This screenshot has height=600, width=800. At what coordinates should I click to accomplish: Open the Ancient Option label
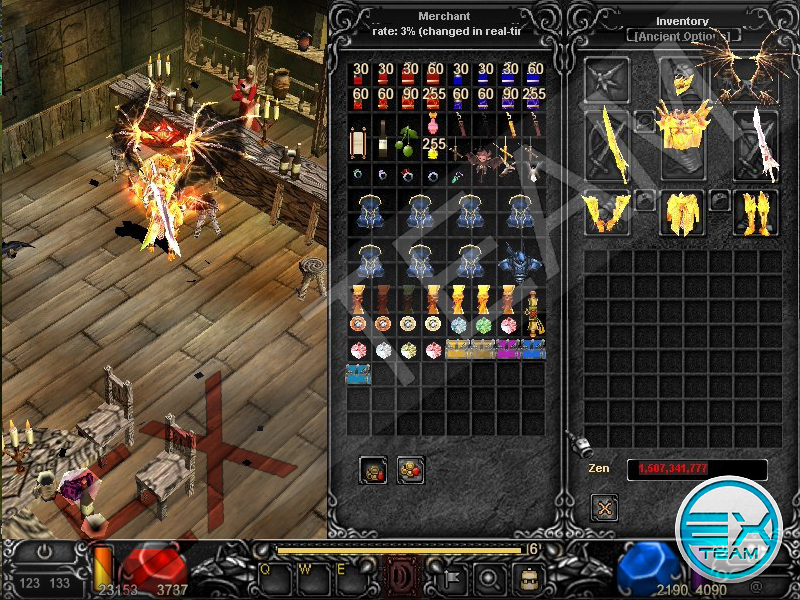coord(684,36)
